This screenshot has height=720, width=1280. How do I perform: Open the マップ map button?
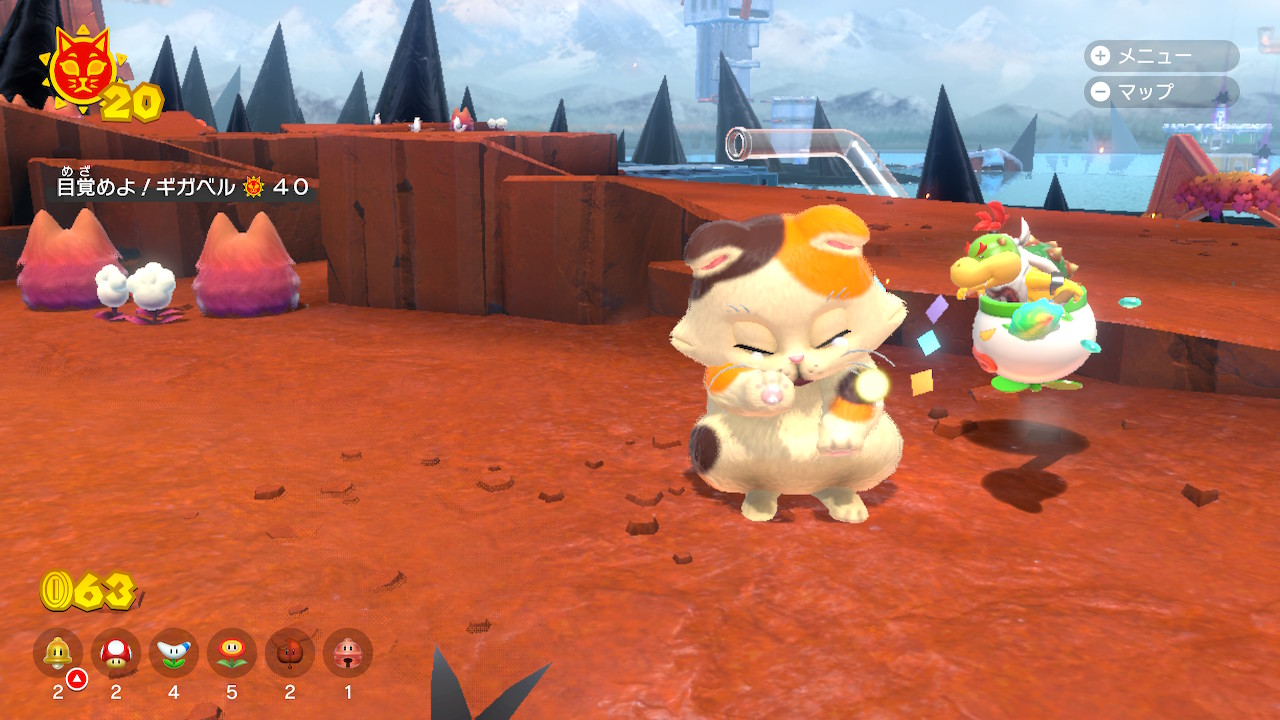1160,92
